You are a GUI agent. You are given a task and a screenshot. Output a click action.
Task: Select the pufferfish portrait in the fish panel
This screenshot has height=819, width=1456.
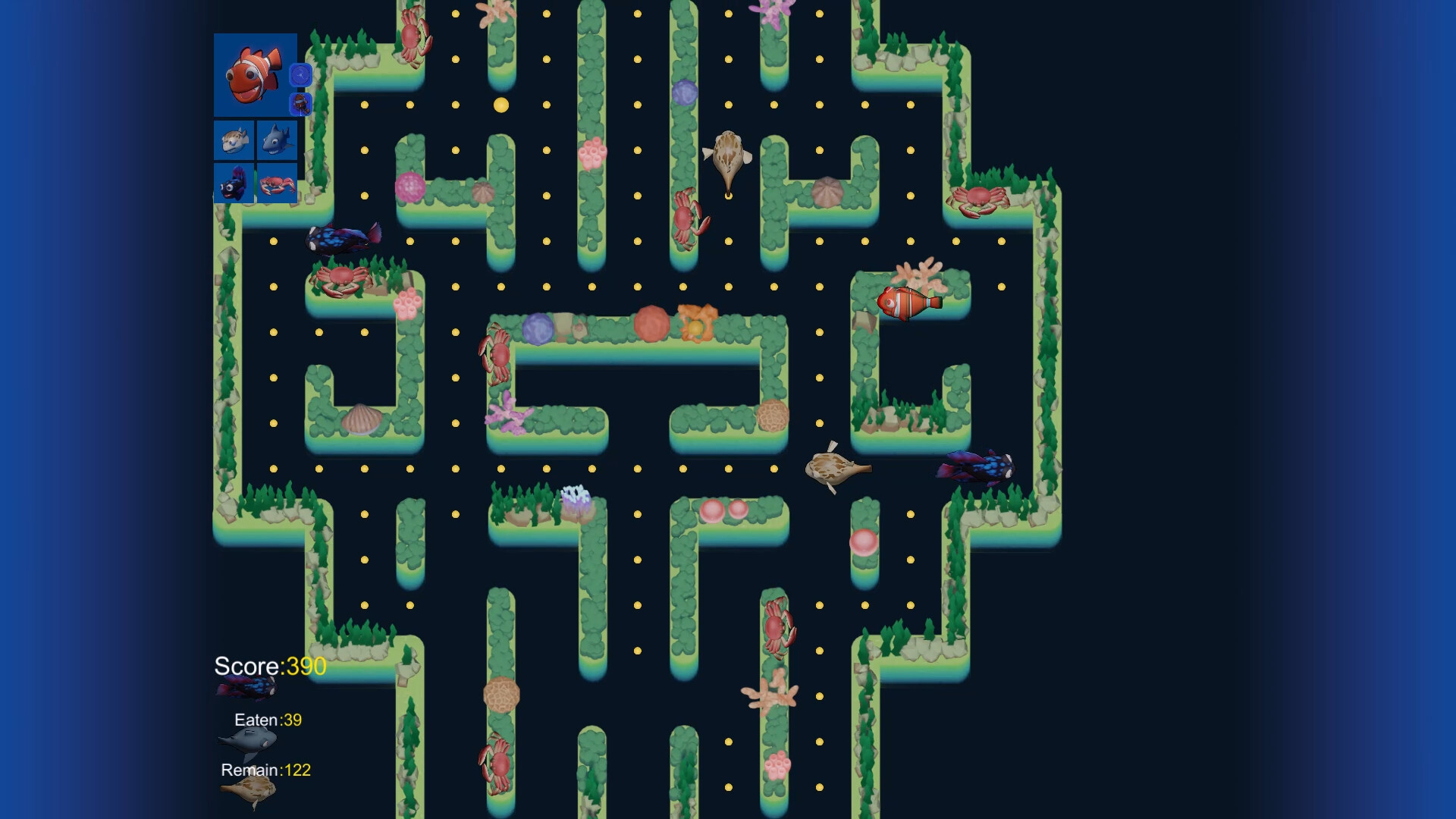point(235,141)
